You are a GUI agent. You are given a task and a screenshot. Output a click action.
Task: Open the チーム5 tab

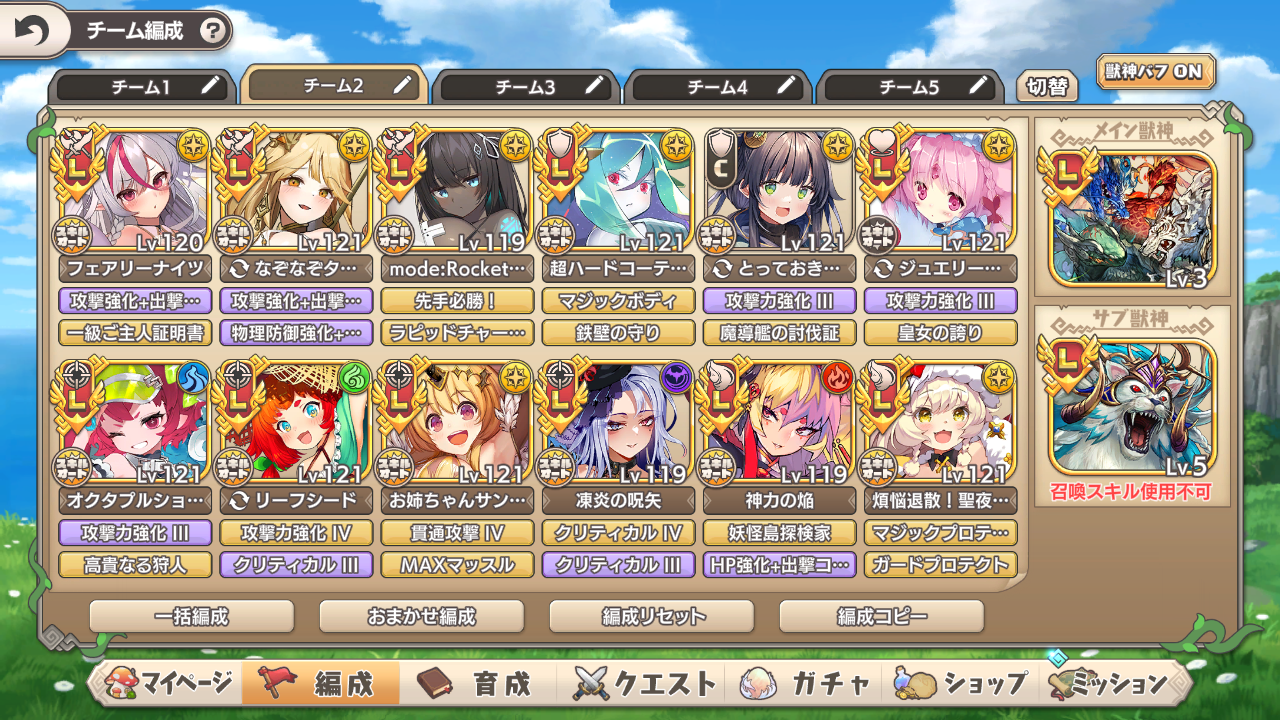(x=909, y=87)
